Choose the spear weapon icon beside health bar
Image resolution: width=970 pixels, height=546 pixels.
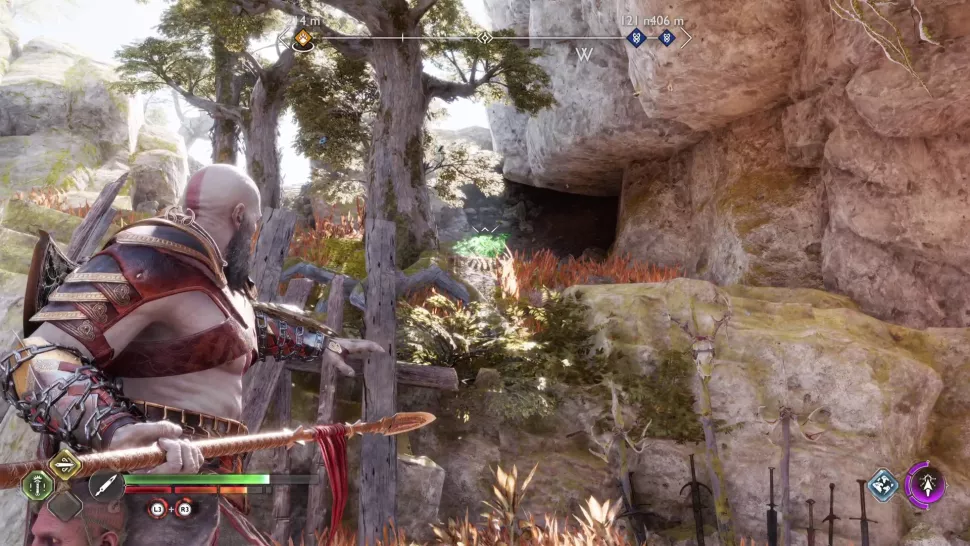pyautogui.click(x=105, y=485)
